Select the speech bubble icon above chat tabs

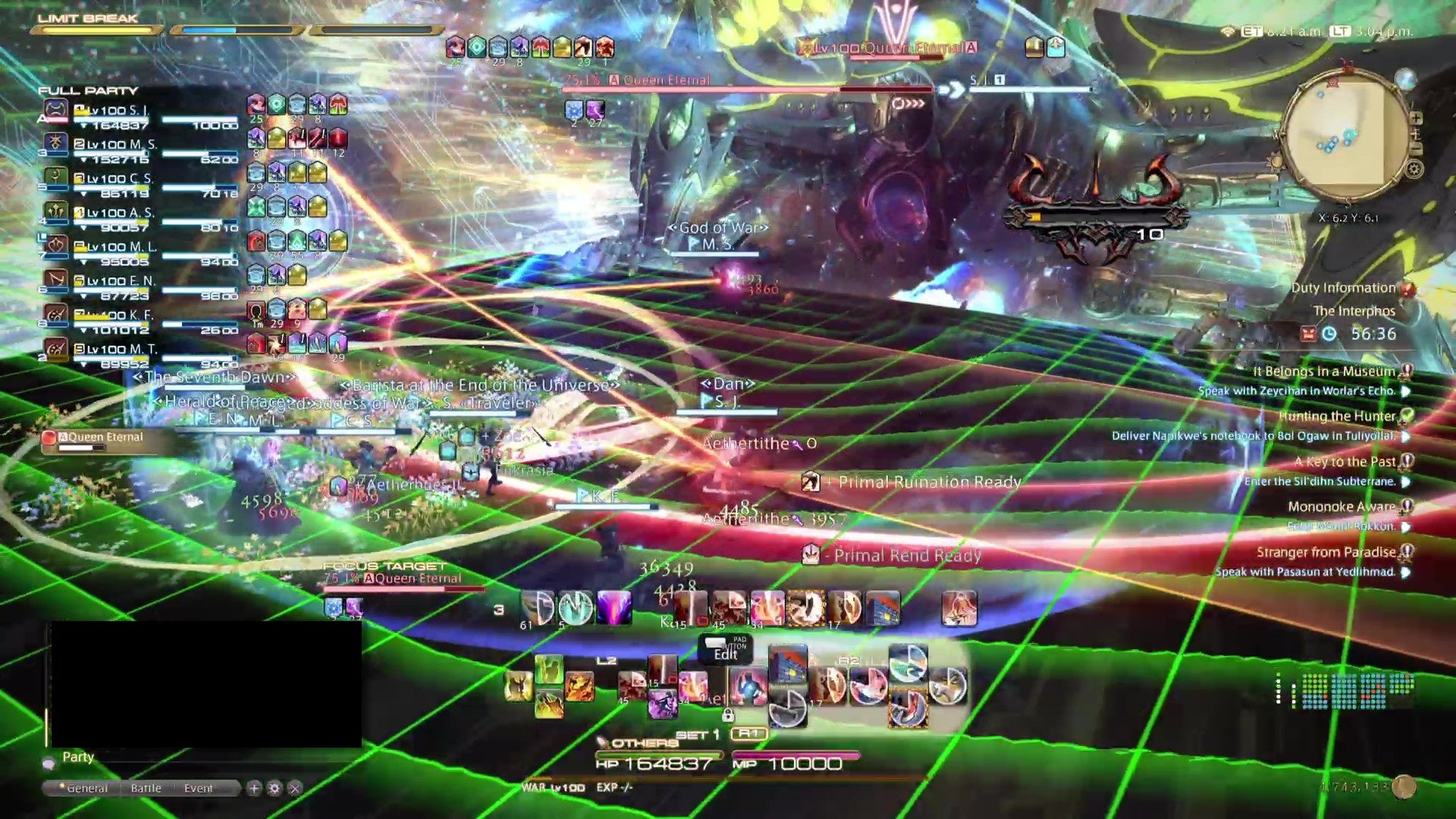click(x=49, y=764)
